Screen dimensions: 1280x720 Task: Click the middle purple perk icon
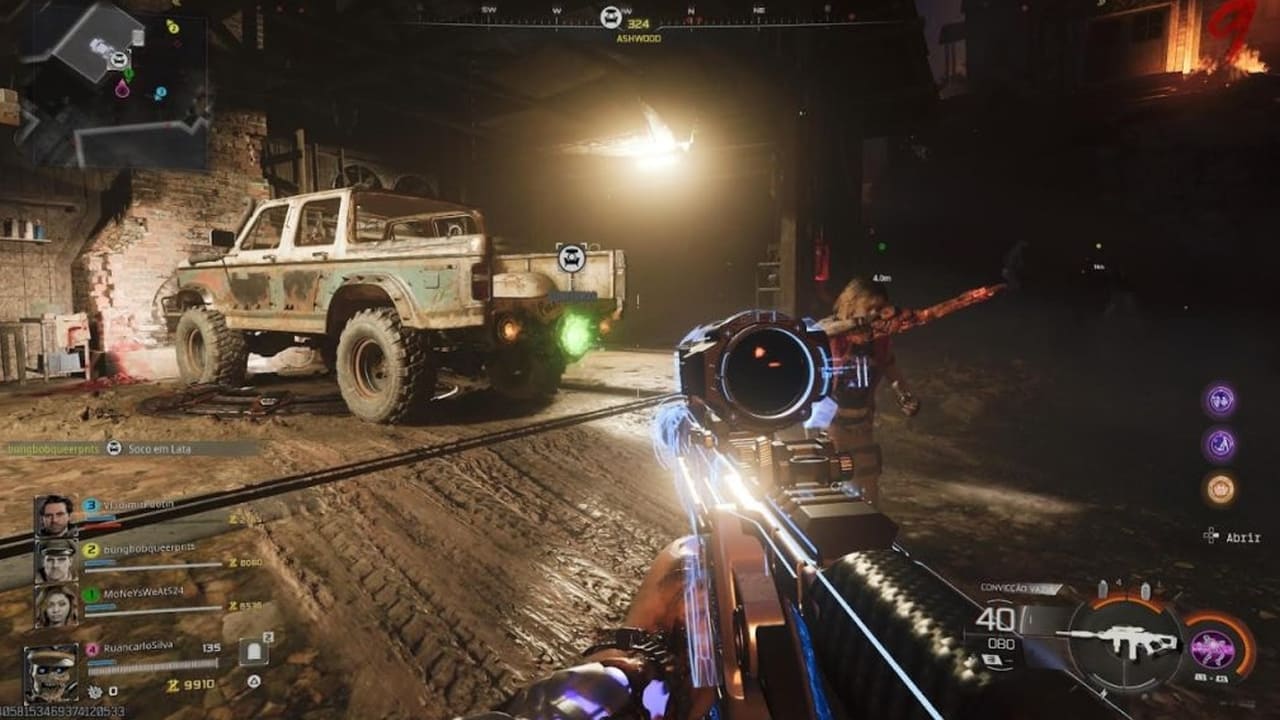(x=1220, y=444)
